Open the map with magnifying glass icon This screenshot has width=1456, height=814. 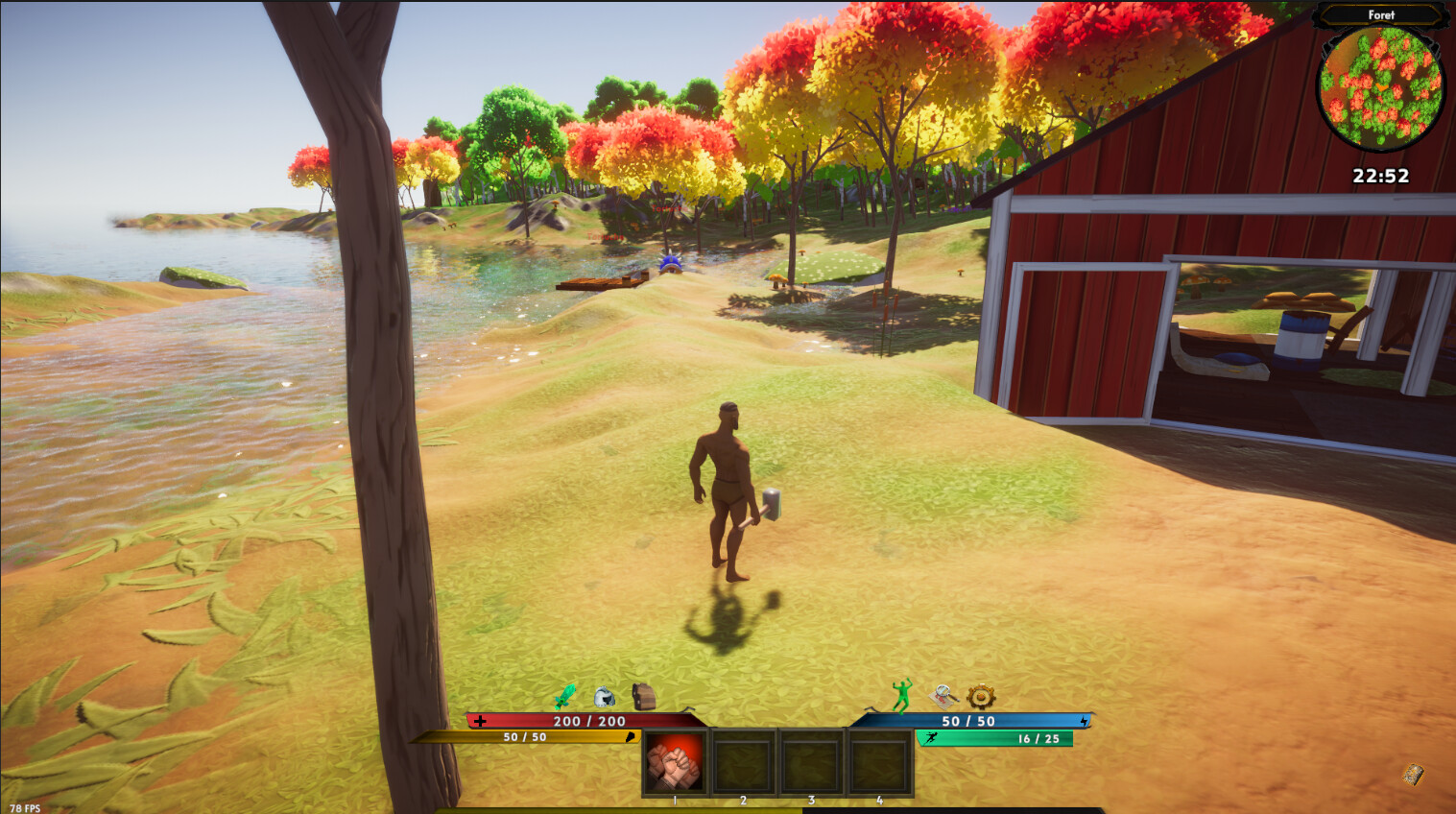point(943,695)
